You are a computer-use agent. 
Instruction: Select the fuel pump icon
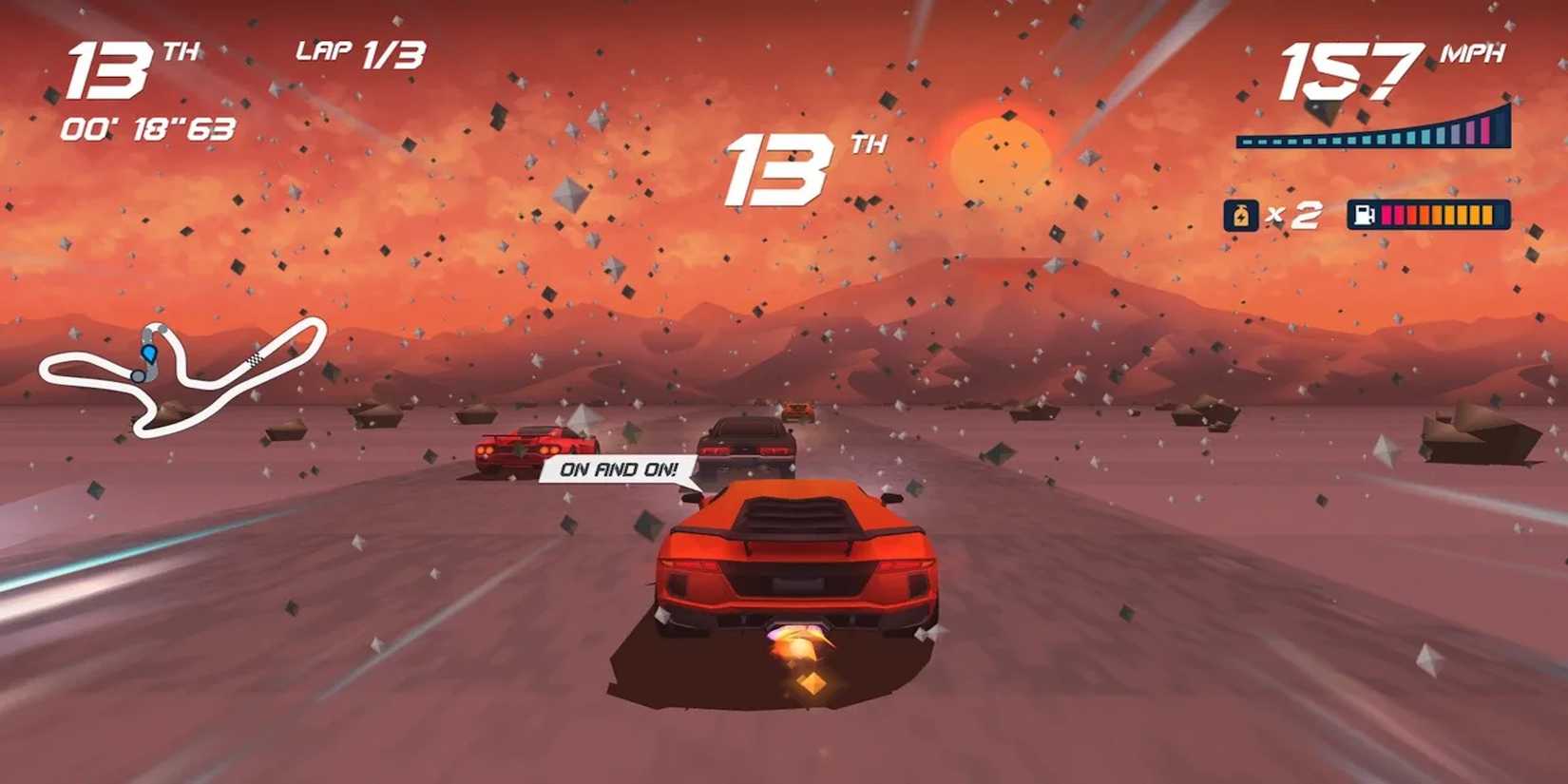tap(1365, 215)
